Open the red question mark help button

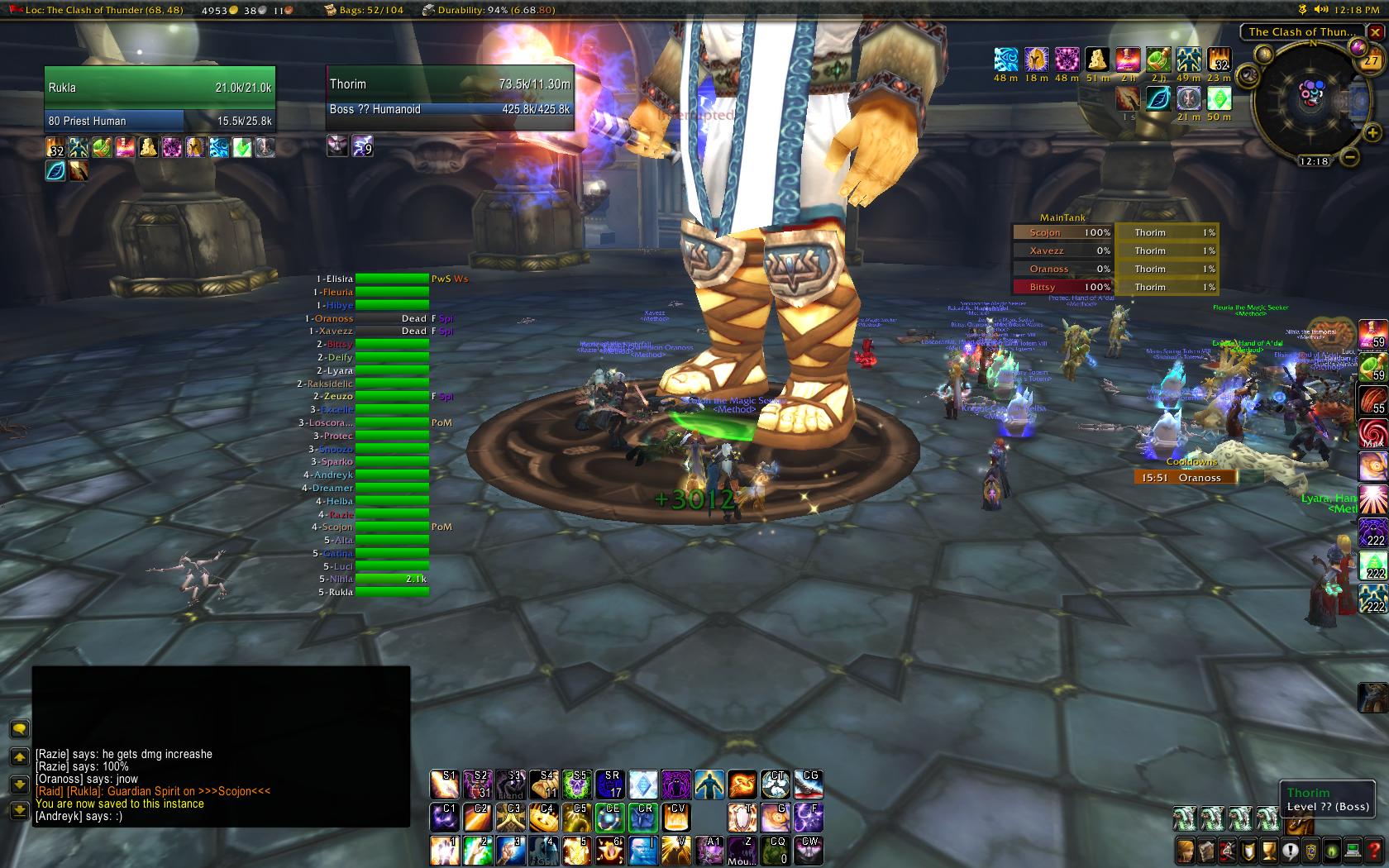pos(1374,850)
